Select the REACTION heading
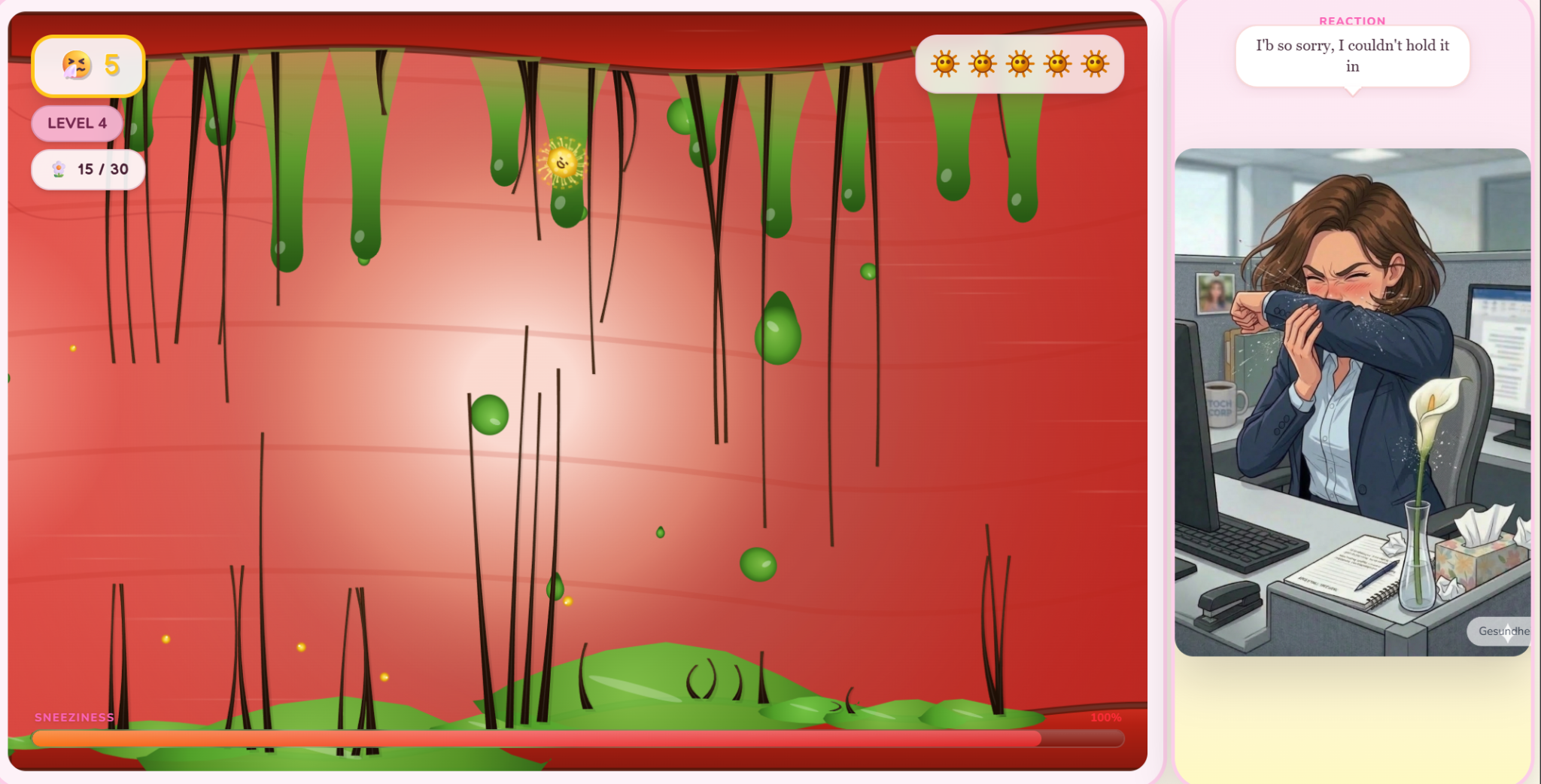The image size is (1541, 784). pos(1351,20)
